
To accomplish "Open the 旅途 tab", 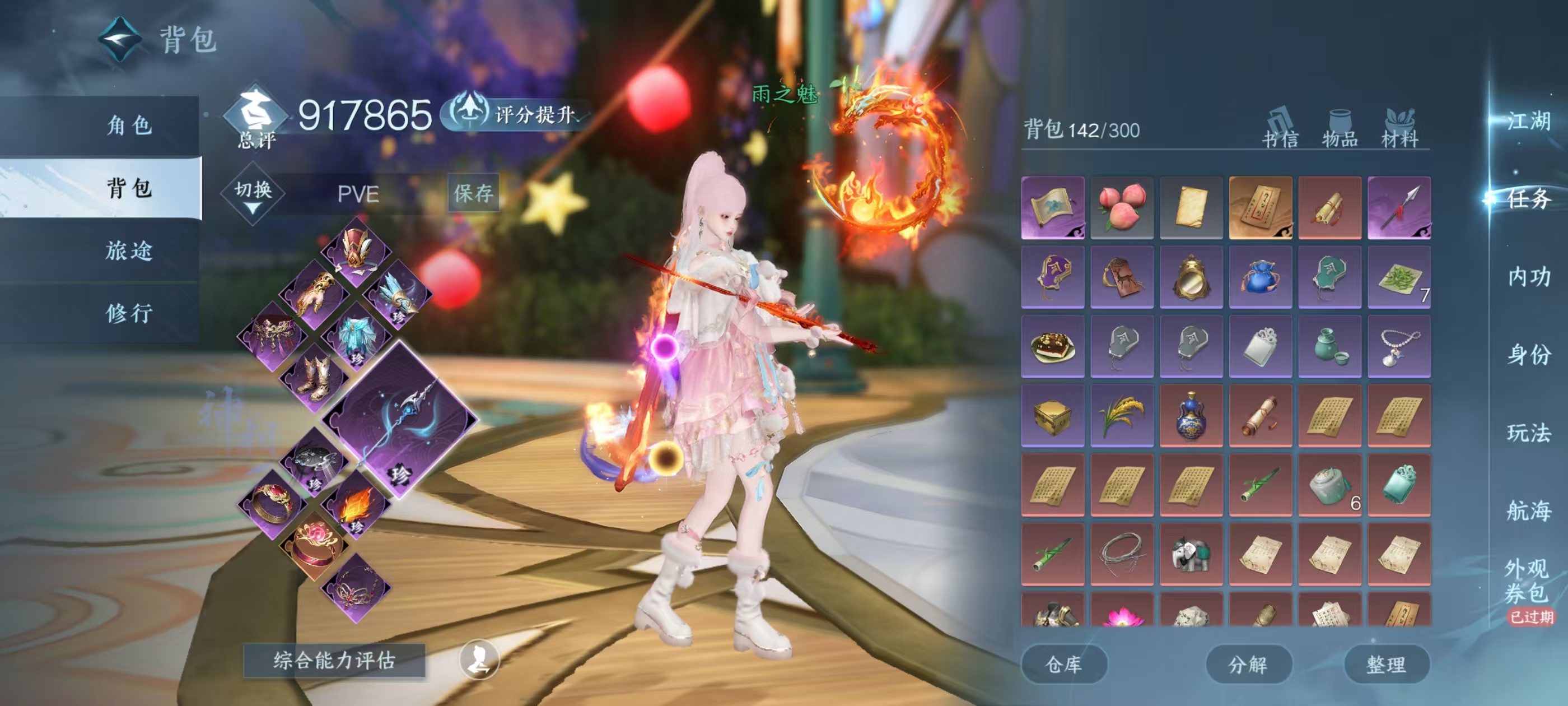I will [x=129, y=250].
